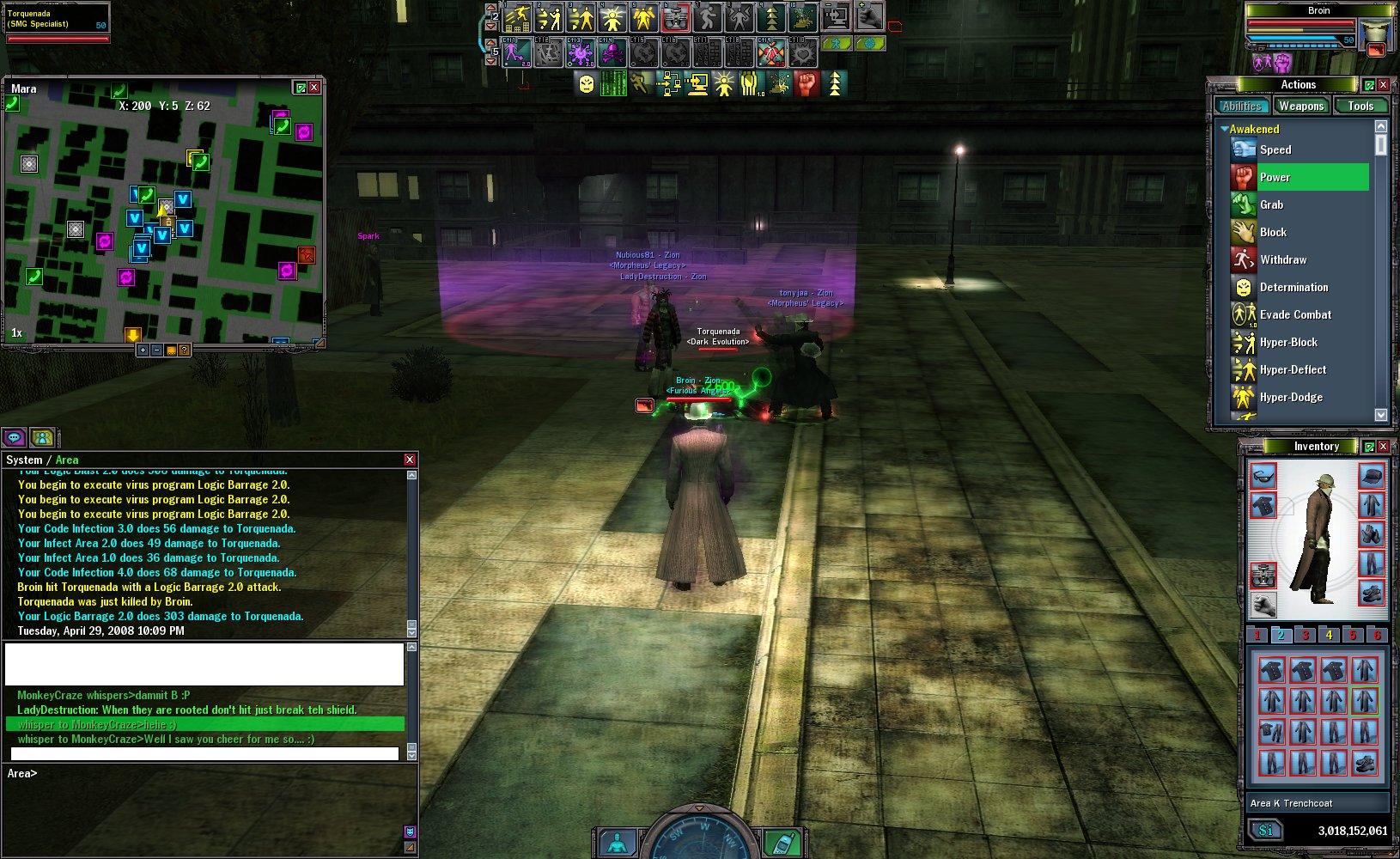Select the equipped hat slot
1400x859 pixels.
[x=1372, y=475]
